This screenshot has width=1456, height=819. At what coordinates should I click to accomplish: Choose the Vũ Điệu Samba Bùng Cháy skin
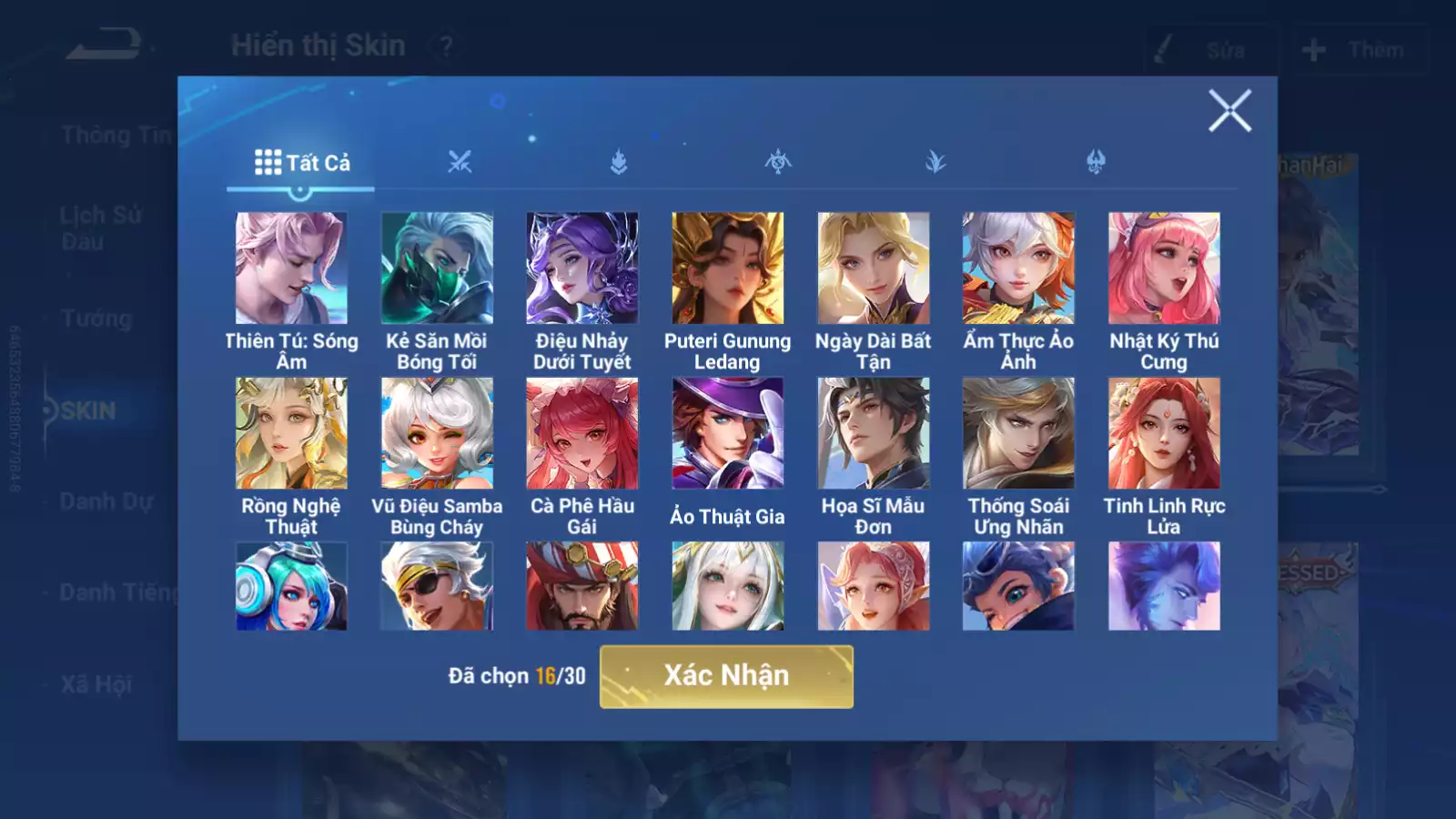click(437, 433)
